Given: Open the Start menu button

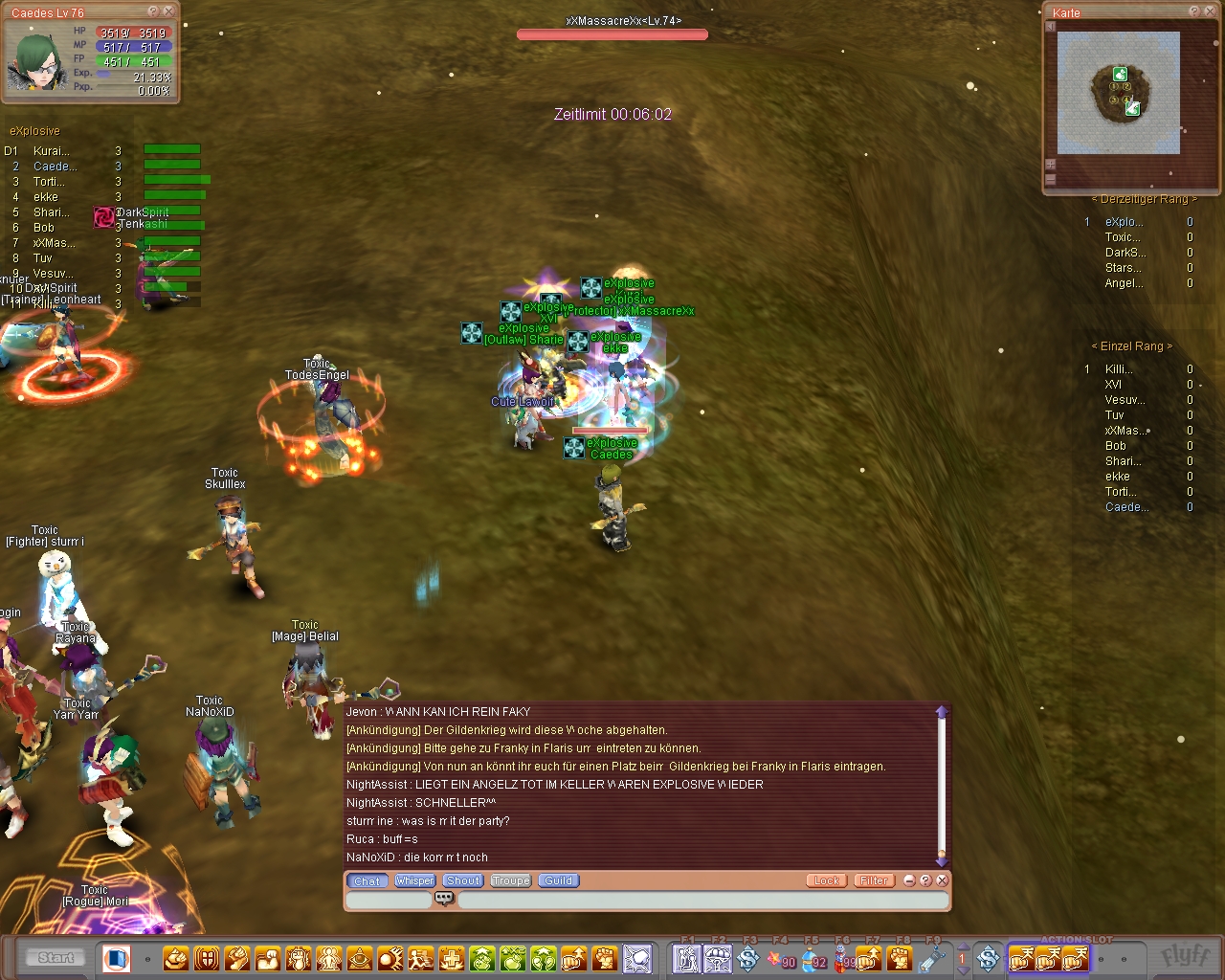Looking at the screenshot, I should 56,957.
